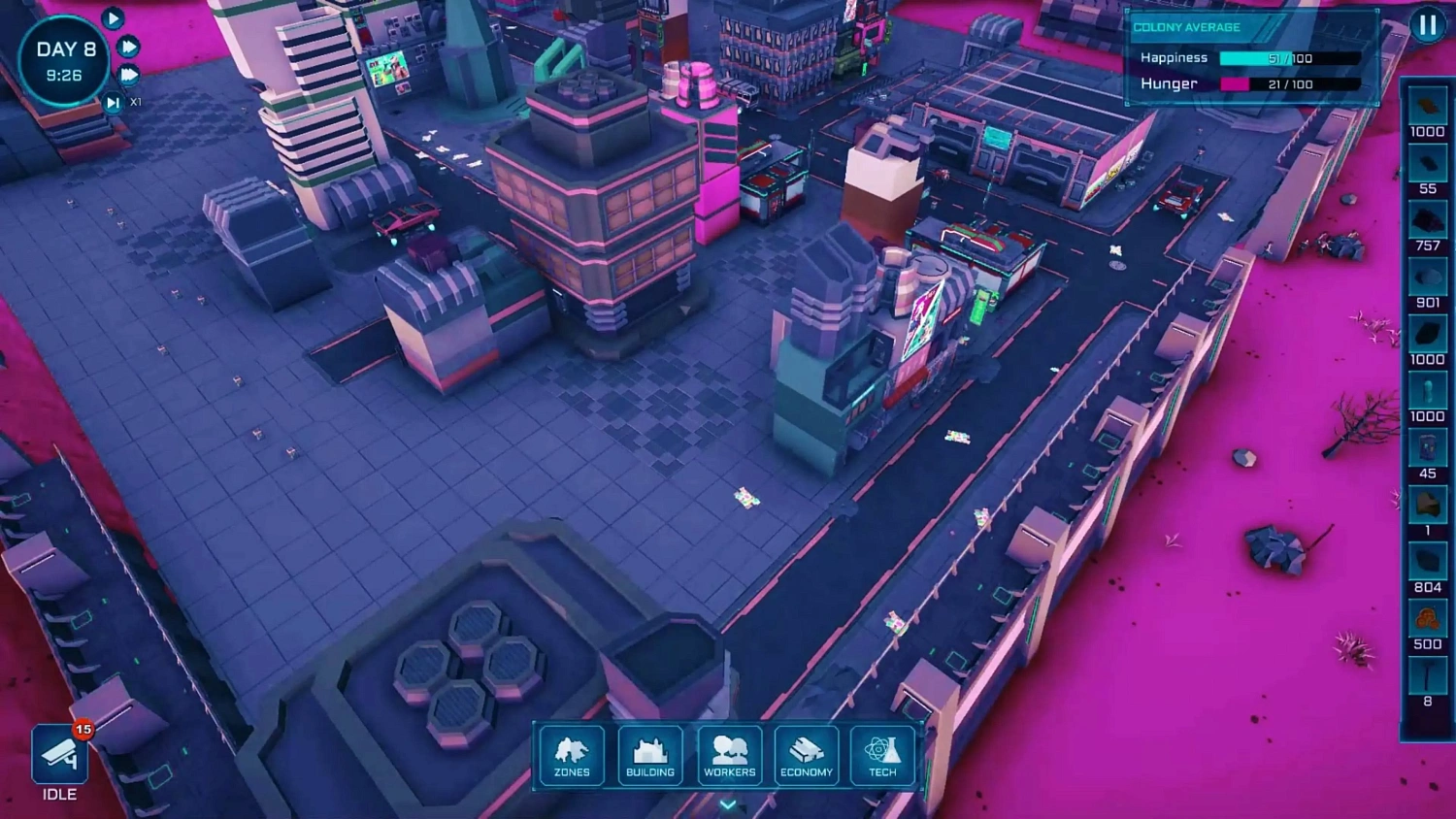Open the Tech research icon
Viewport: 1456px width, 819px height.
pos(882,755)
